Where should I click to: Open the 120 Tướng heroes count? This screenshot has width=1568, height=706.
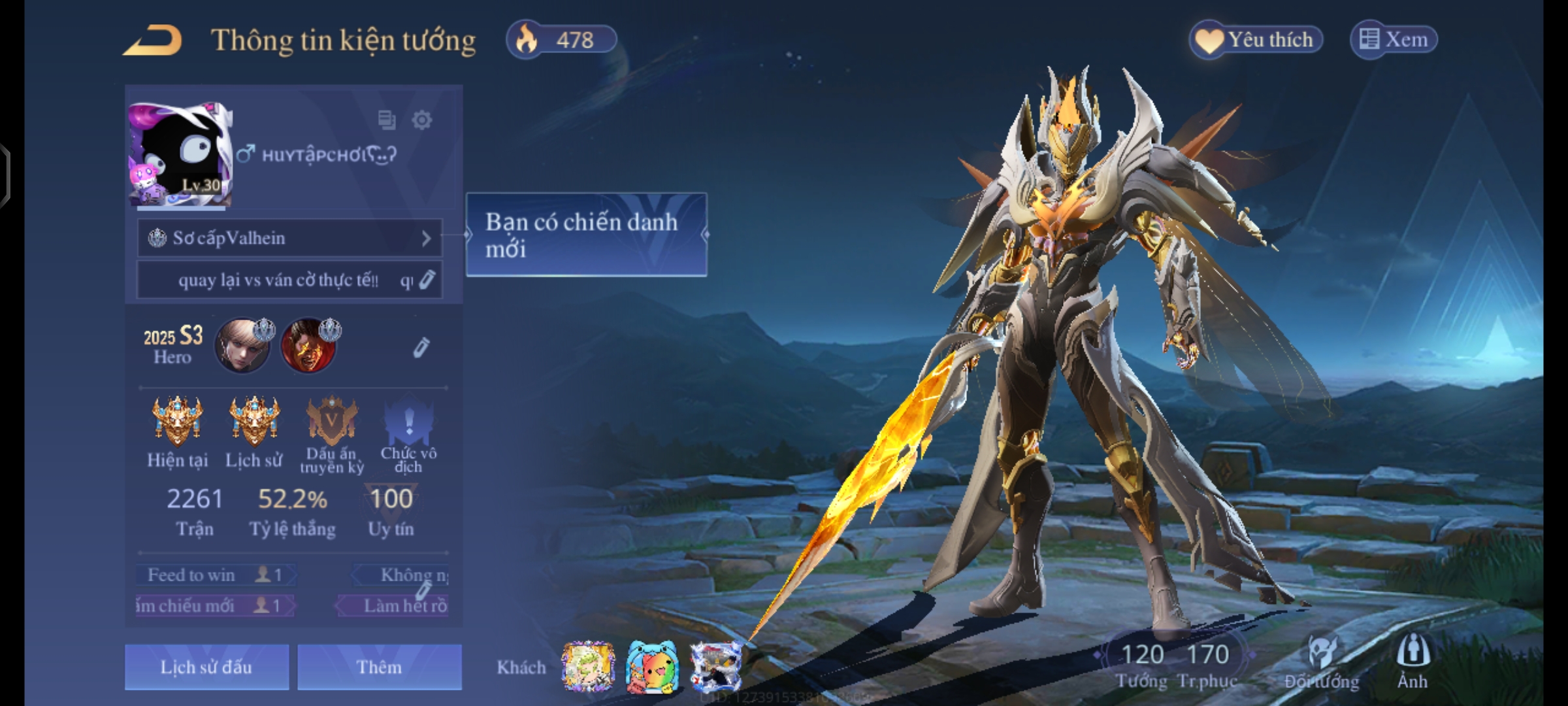pyautogui.click(x=1141, y=665)
